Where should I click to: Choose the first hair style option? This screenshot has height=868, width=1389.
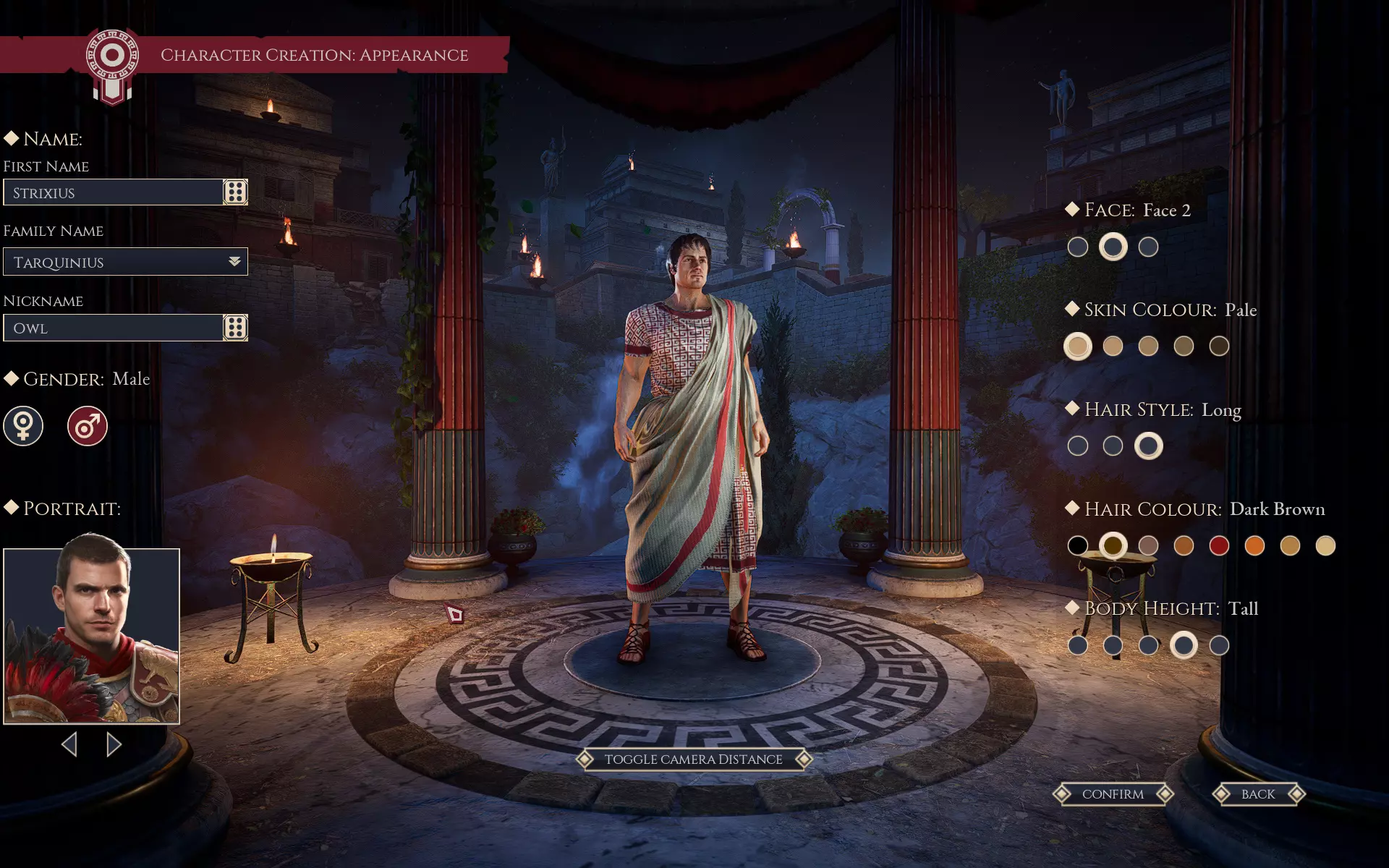[x=1077, y=446]
